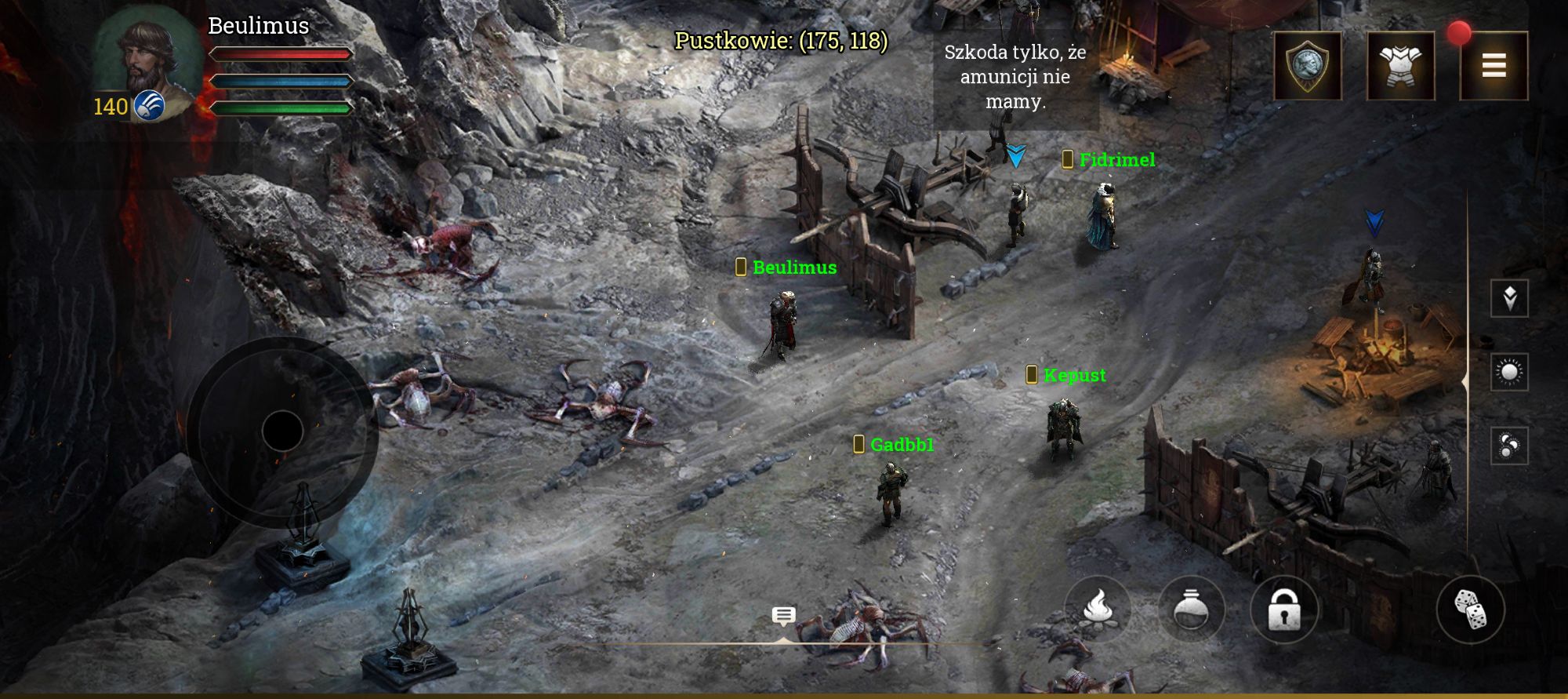Open the chat speech bubble
Screen dimensions: 1568x699
click(x=783, y=616)
